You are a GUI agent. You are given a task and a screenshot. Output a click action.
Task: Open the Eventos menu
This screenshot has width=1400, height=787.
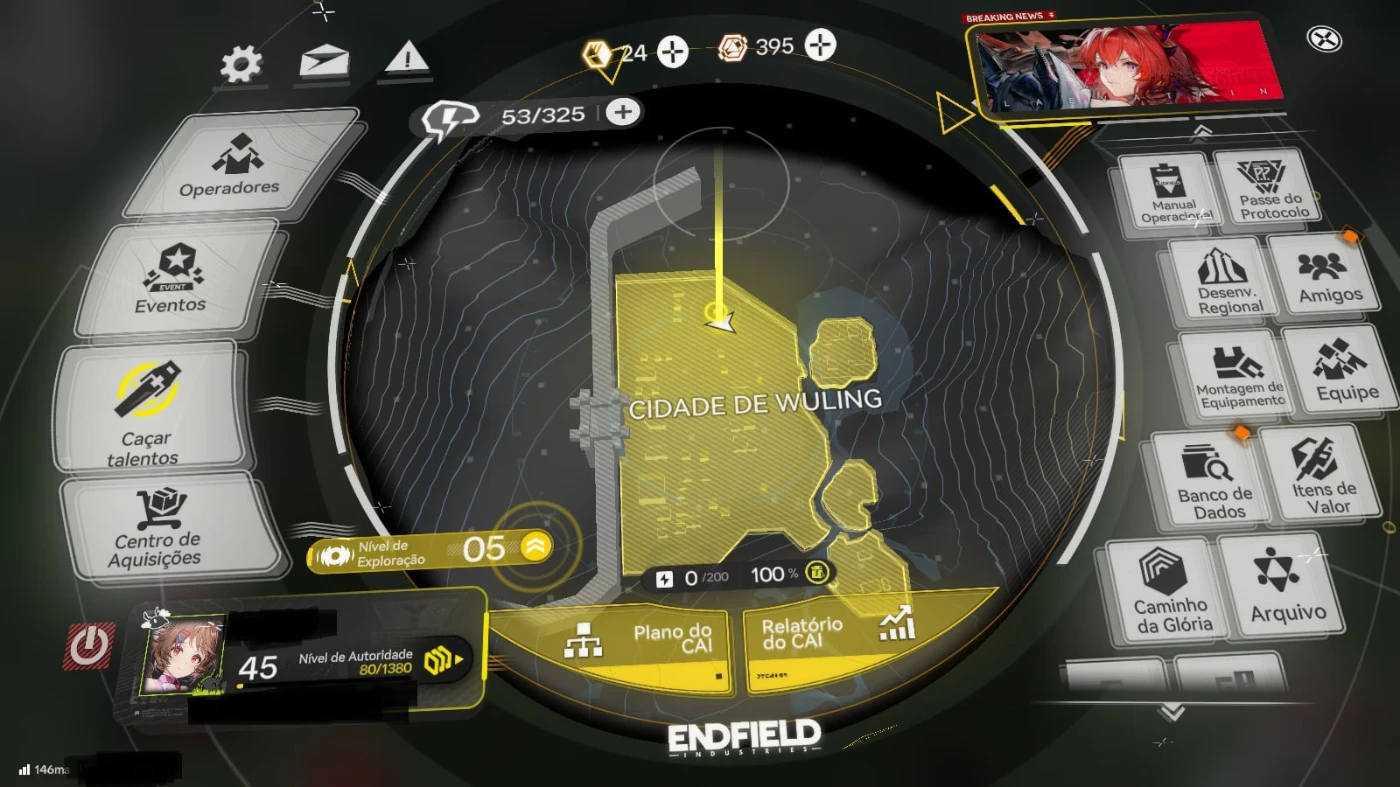pos(172,279)
